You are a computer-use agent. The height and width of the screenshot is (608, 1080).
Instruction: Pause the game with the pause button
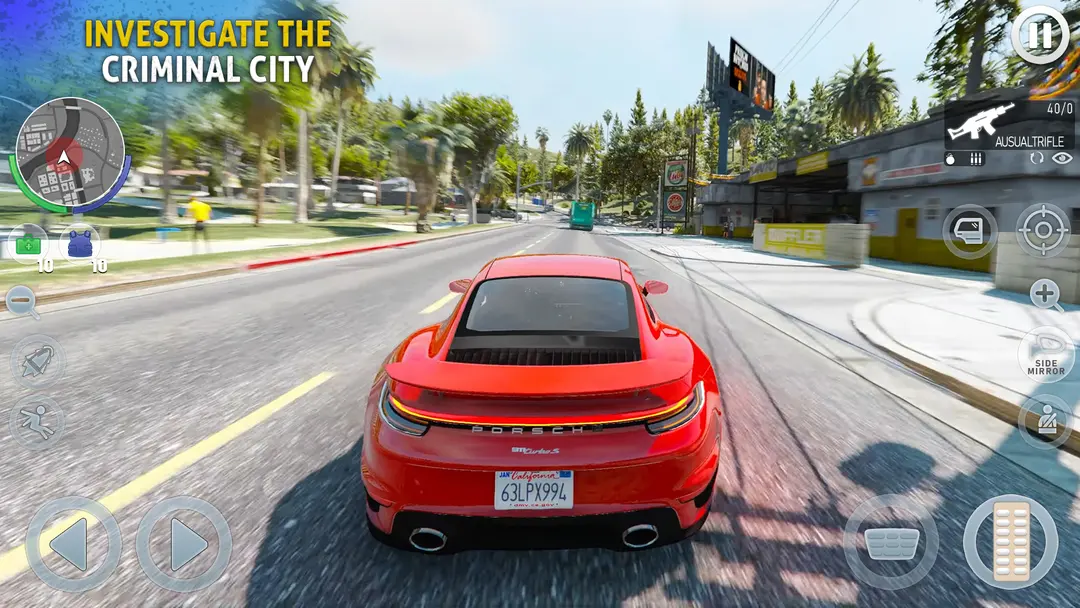tap(1040, 36)
